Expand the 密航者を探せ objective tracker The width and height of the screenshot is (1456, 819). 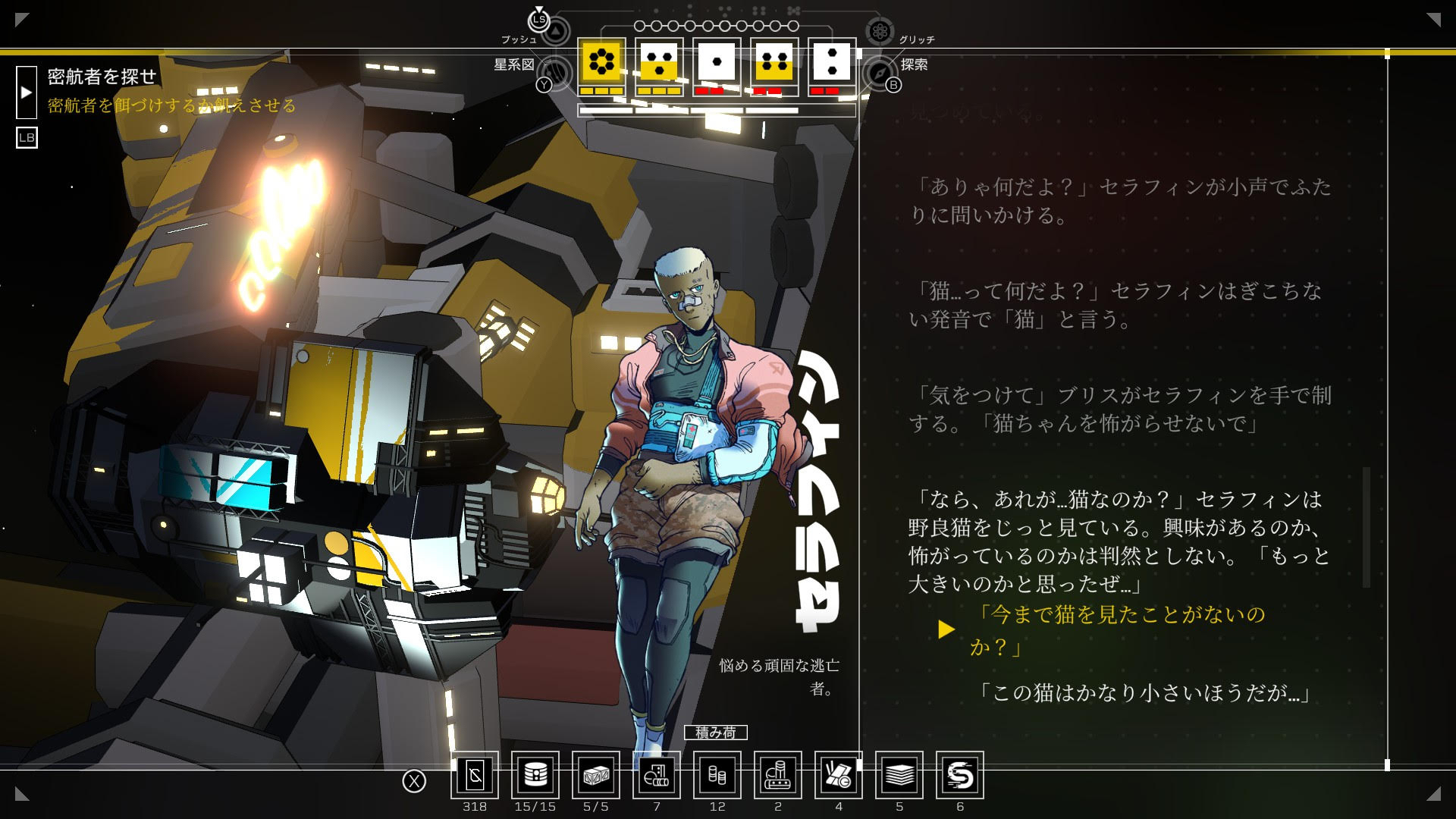pos(27,93)
